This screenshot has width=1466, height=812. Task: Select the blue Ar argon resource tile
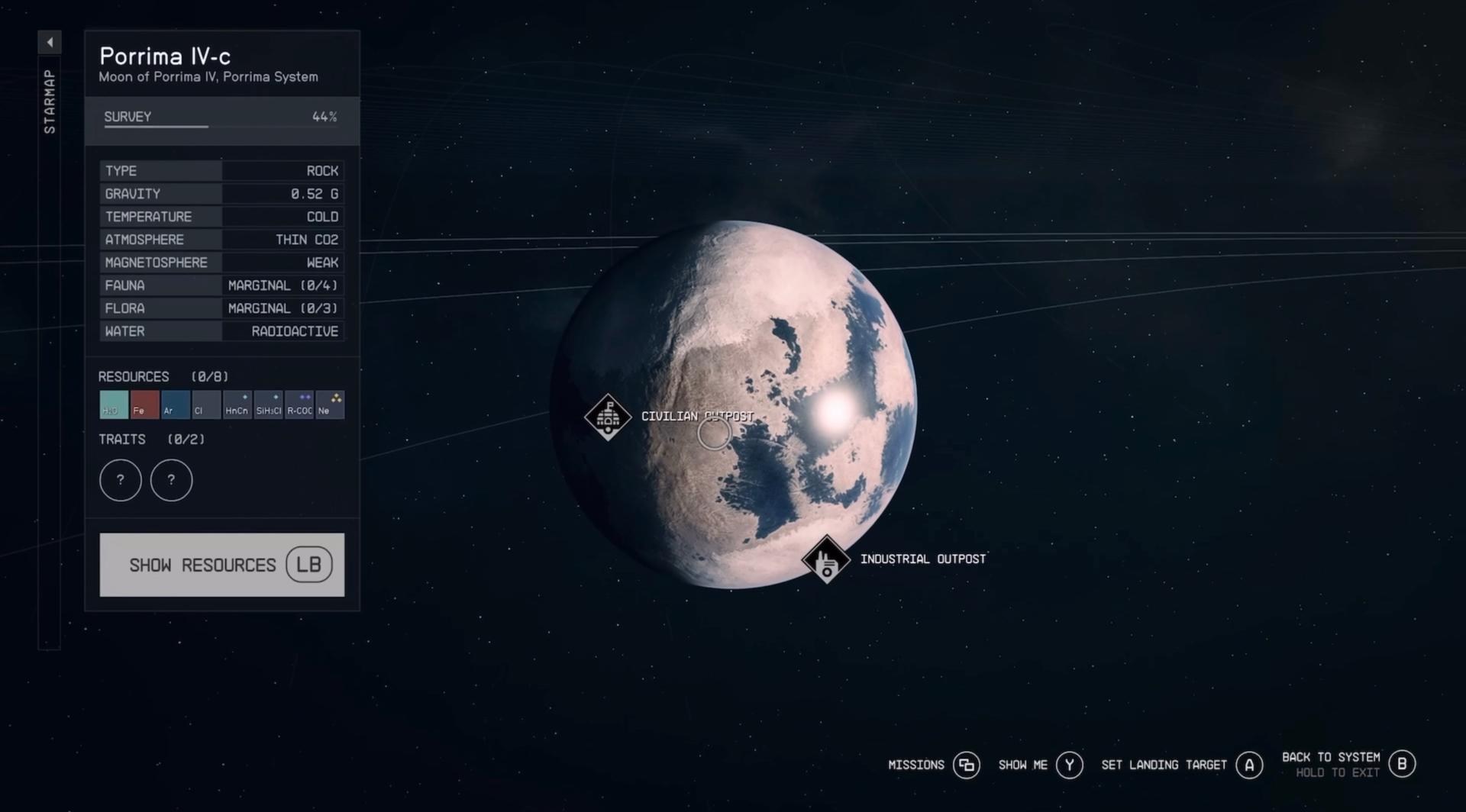coord(176,404)
